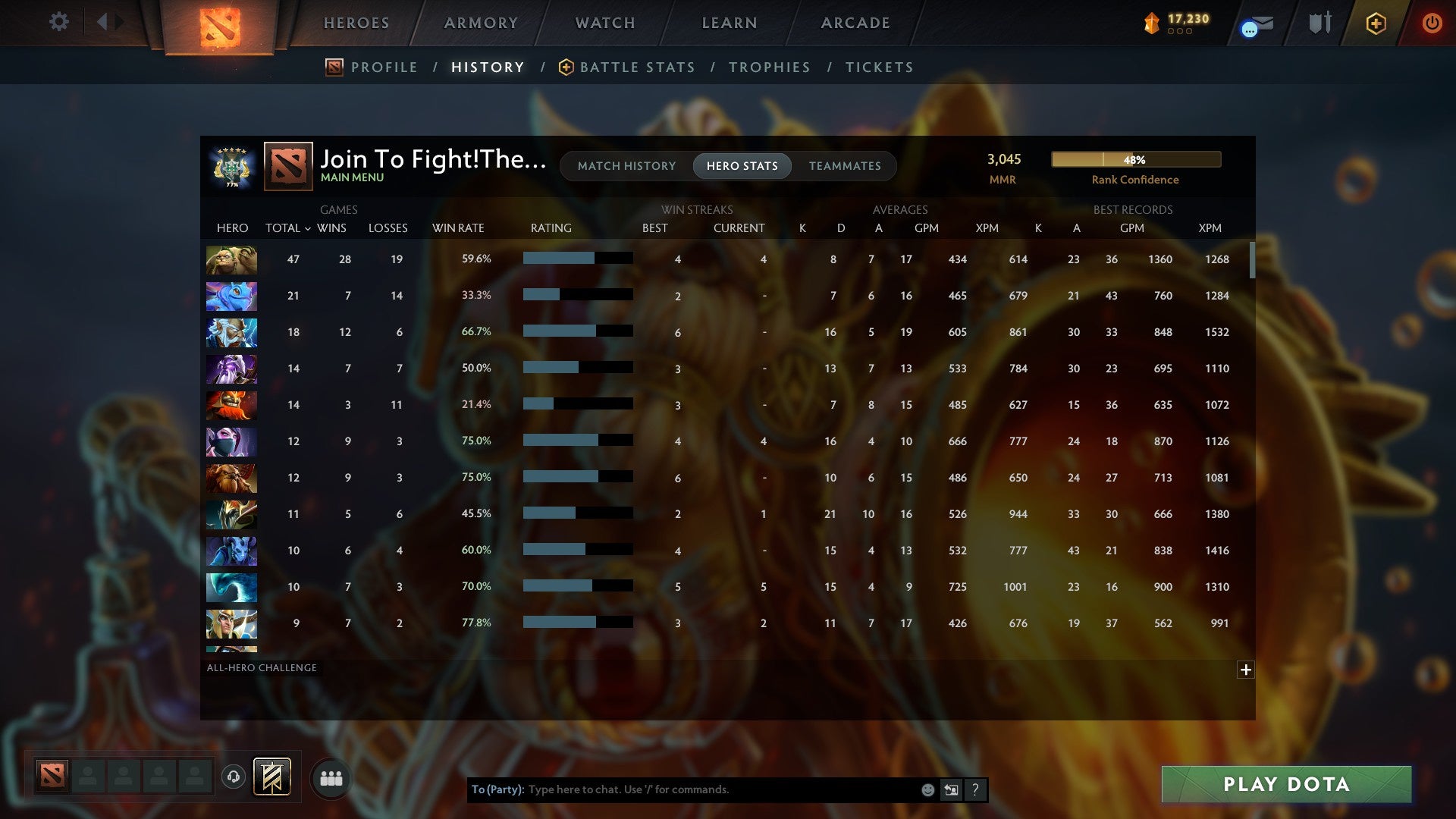Viewport: 1456px width, 819px height.
Task: Click the Rank Confidence progress bar
Action: (x=1135, y=159)
